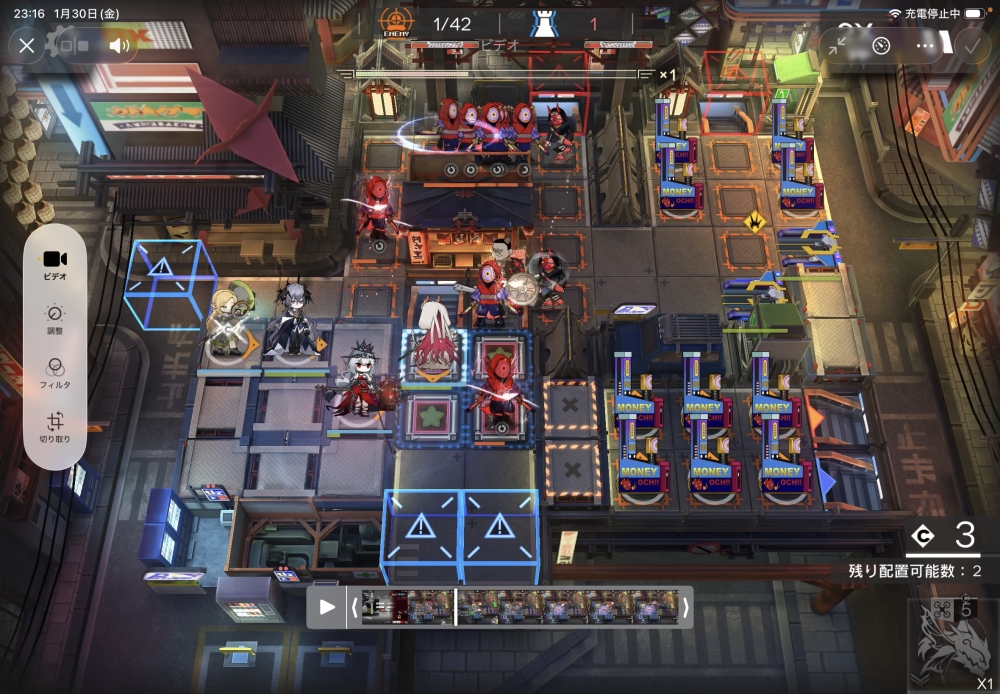Switch to the 調整 adjustment tab
The image size is (1000, 694).
point(55,318)
